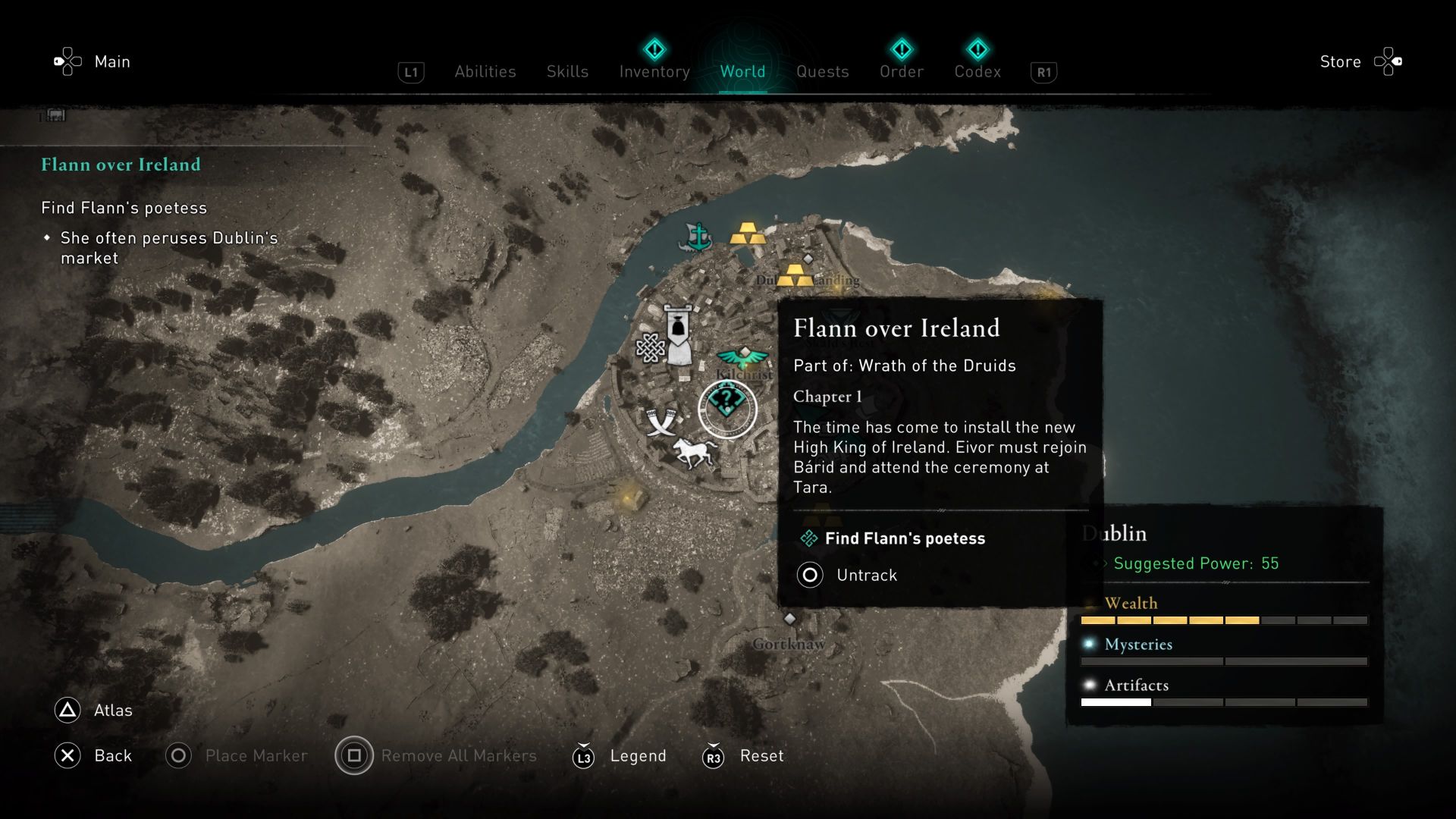Select the drinking horns trade icon

point(659,422)
